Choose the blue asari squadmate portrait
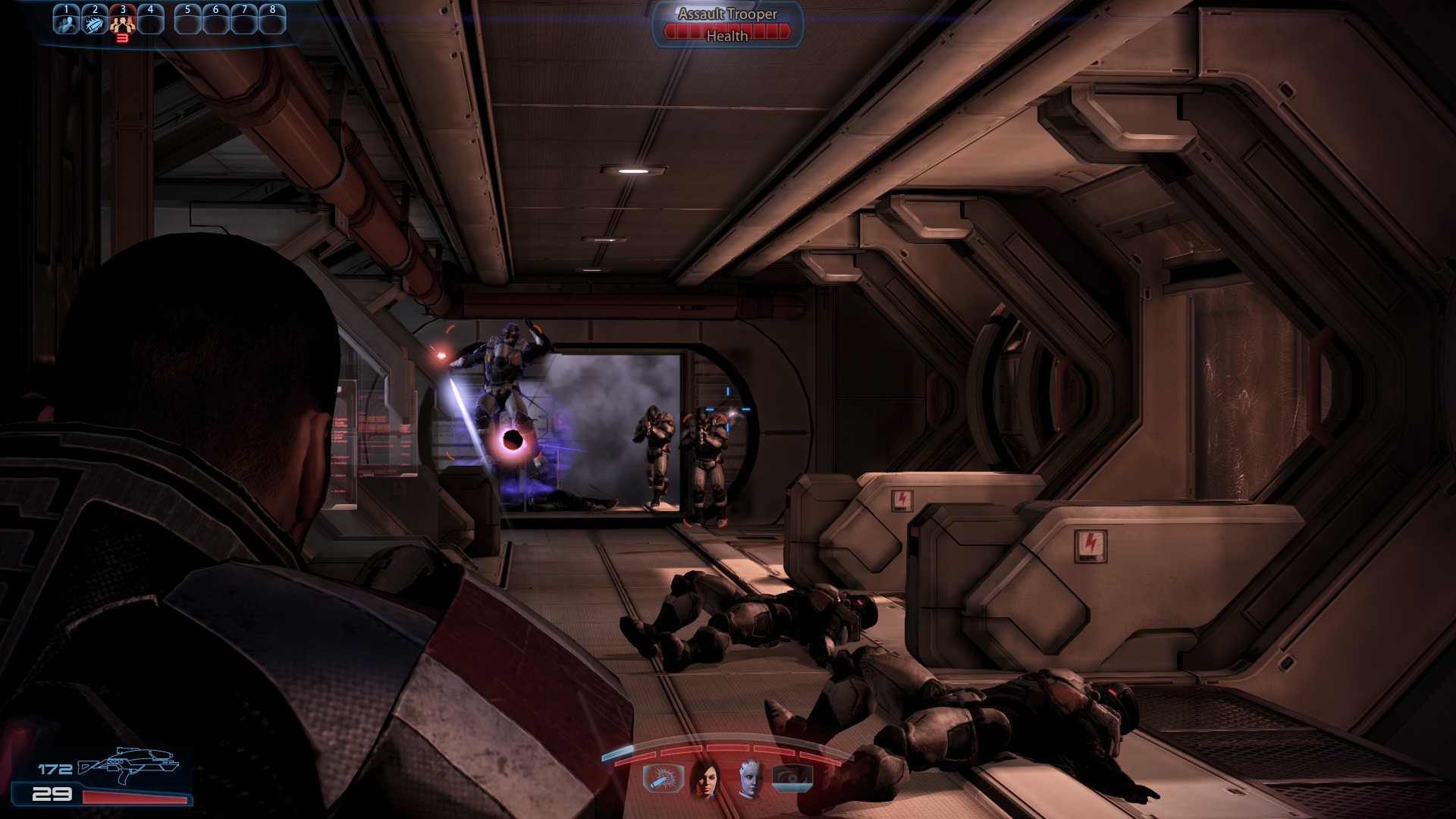Viewport: 1456px width, 819px height. (749, 778)
